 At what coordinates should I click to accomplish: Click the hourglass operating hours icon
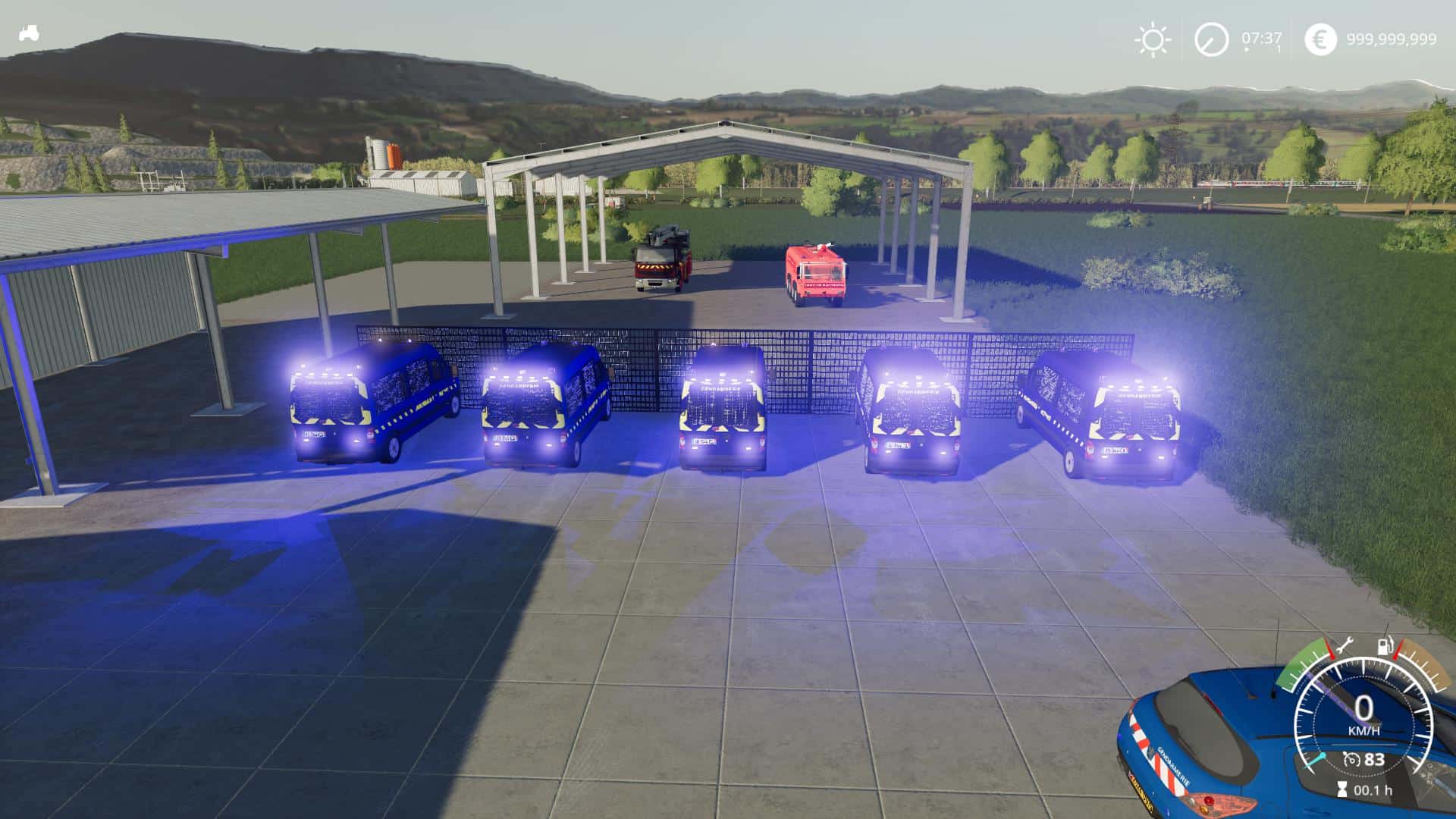pyautogui.click(x=1343, y=789)
